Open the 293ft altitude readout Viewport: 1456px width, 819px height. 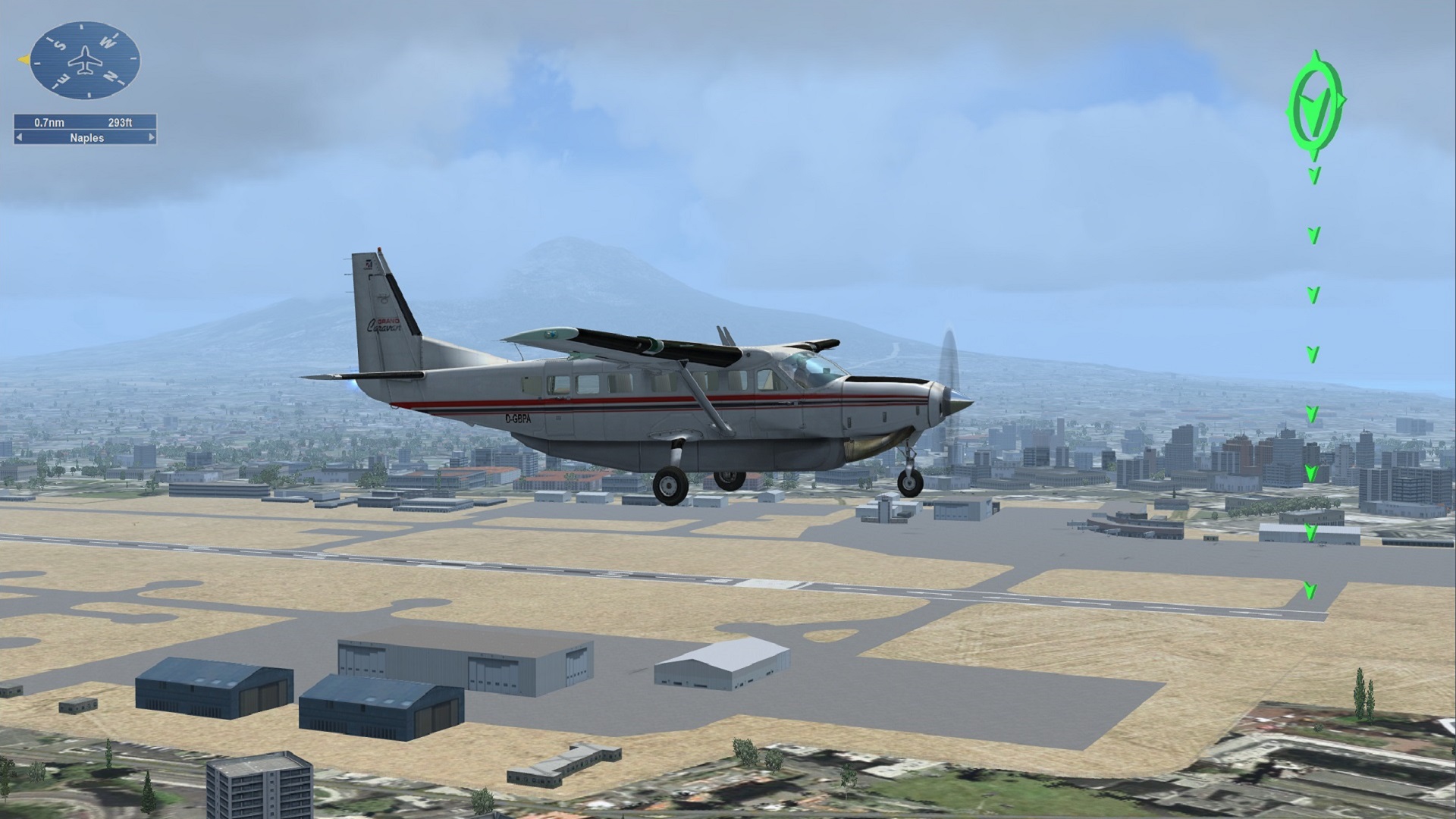click(x=120, y=123)
